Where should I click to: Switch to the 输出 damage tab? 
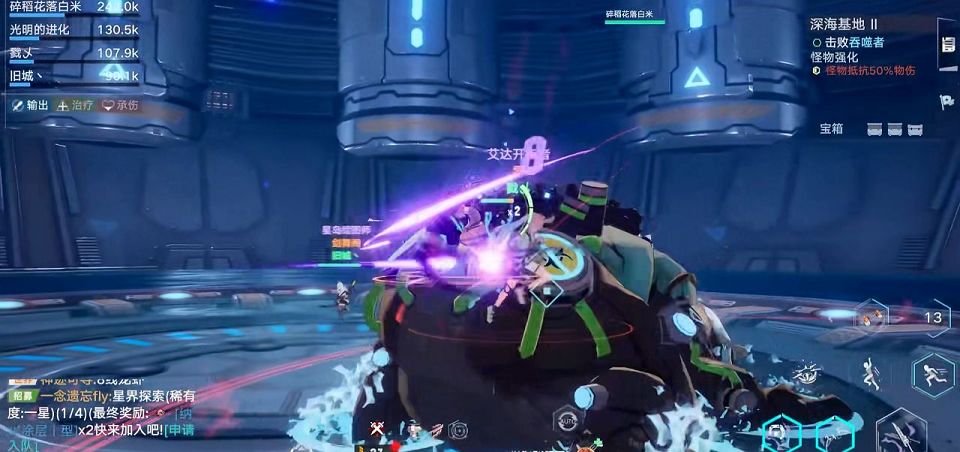[x=30, y=105]
